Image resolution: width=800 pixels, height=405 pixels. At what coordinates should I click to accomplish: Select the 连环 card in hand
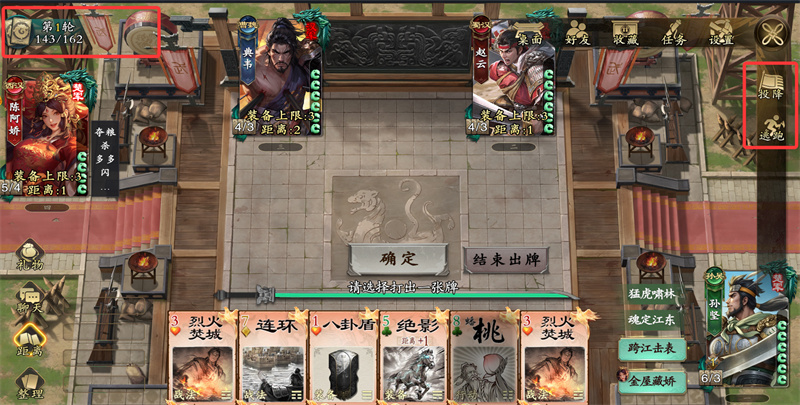(273, 355)
